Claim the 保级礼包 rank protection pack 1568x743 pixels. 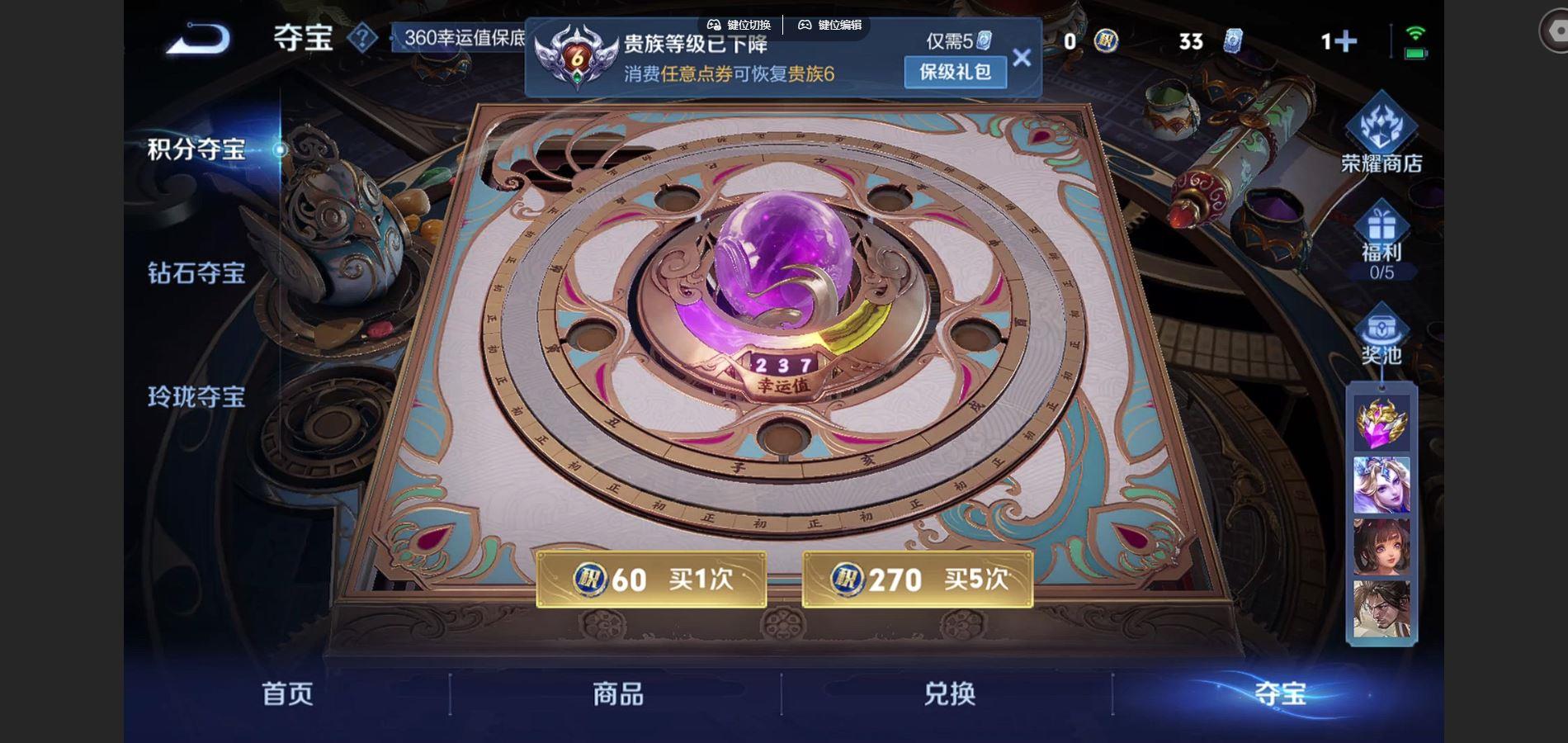coord(954,73)
